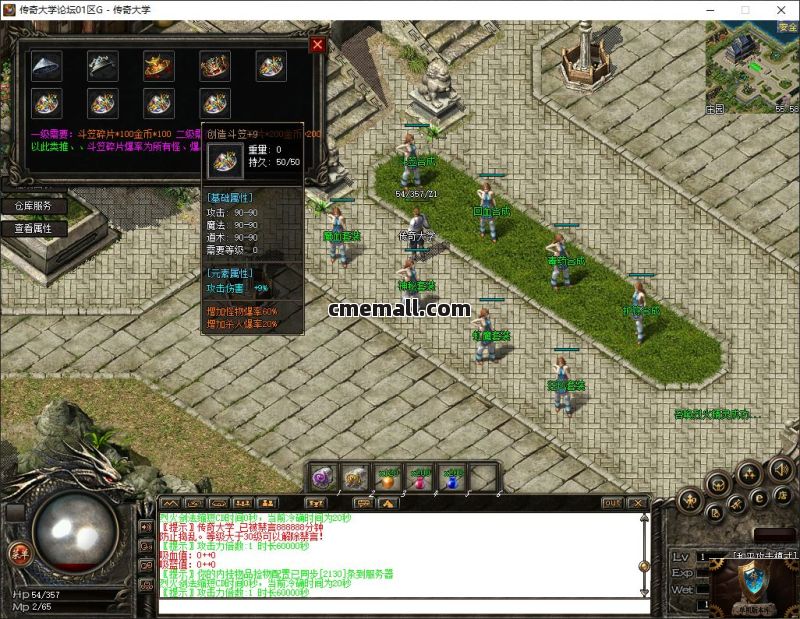Click the 仓库服务 warehouse button
Screen dimensions: 800x619
pos(40,206)
